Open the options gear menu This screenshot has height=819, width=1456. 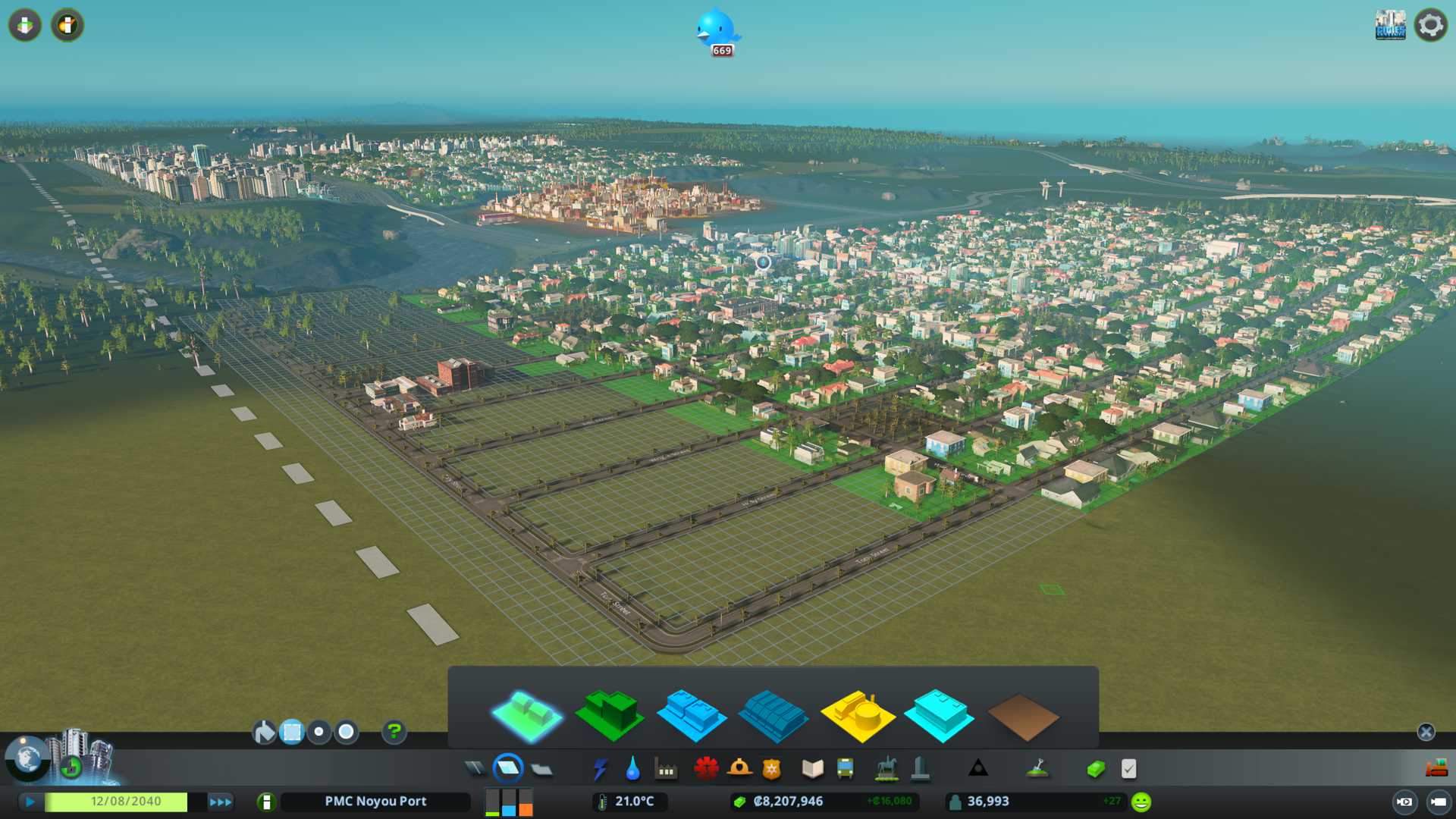tap(1430, 26)
